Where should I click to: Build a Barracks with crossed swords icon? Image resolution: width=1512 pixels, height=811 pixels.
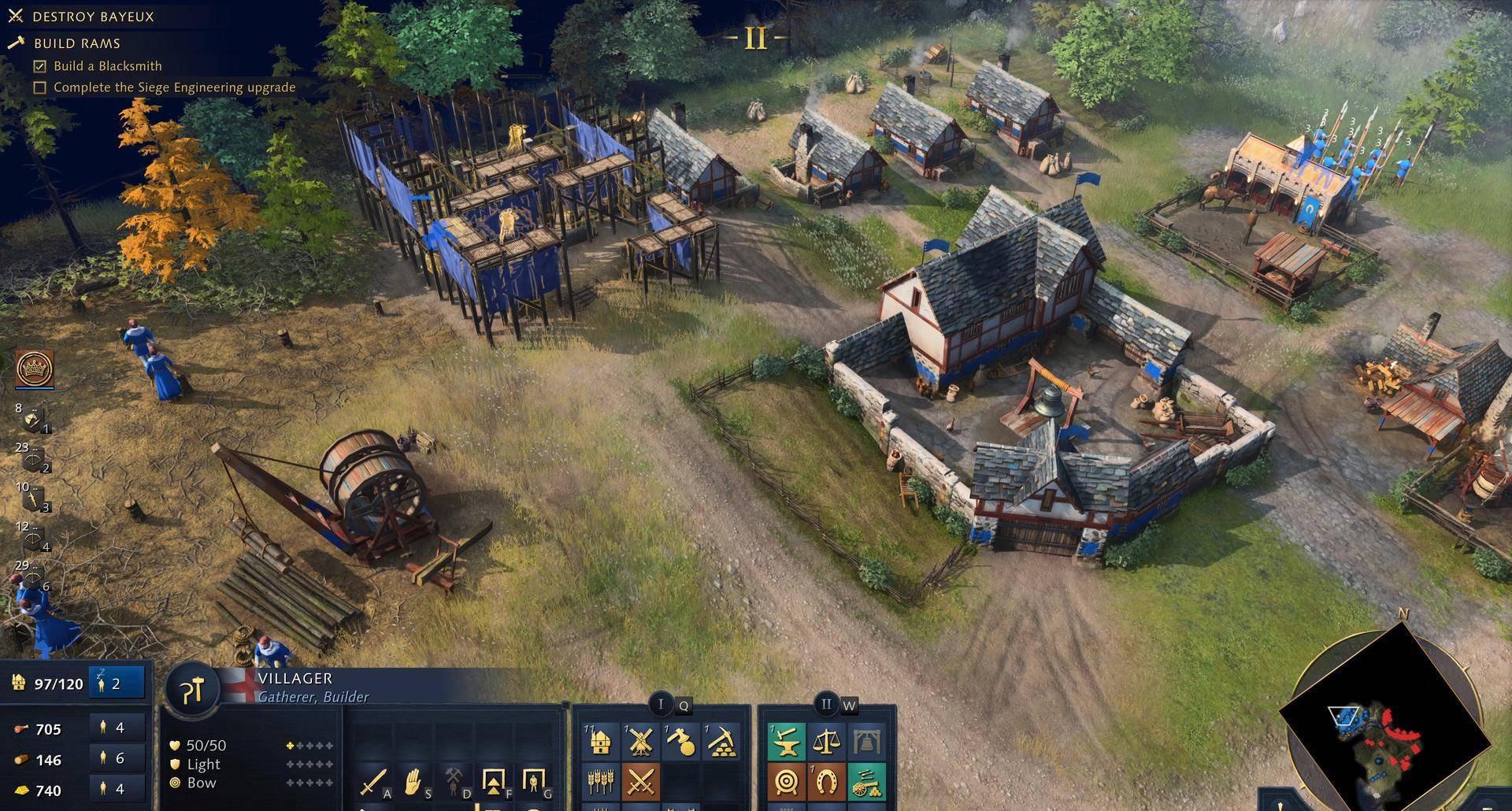640,782
